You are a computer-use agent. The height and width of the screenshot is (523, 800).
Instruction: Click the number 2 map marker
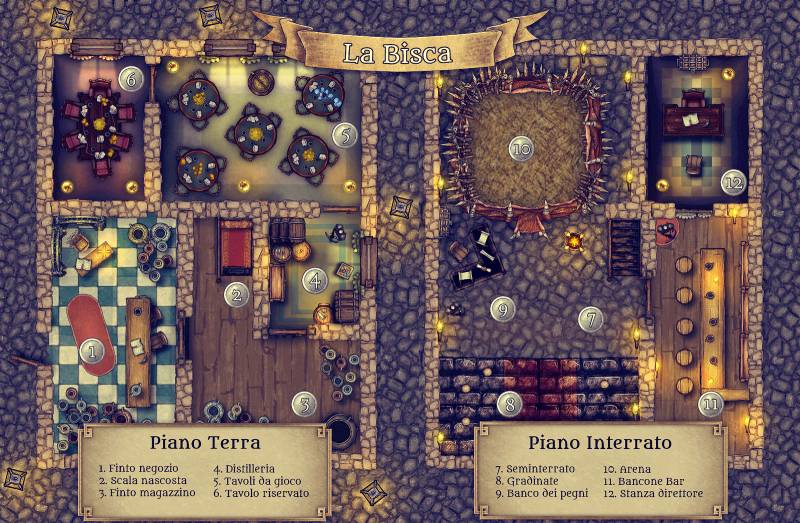[x=236, y=294]
